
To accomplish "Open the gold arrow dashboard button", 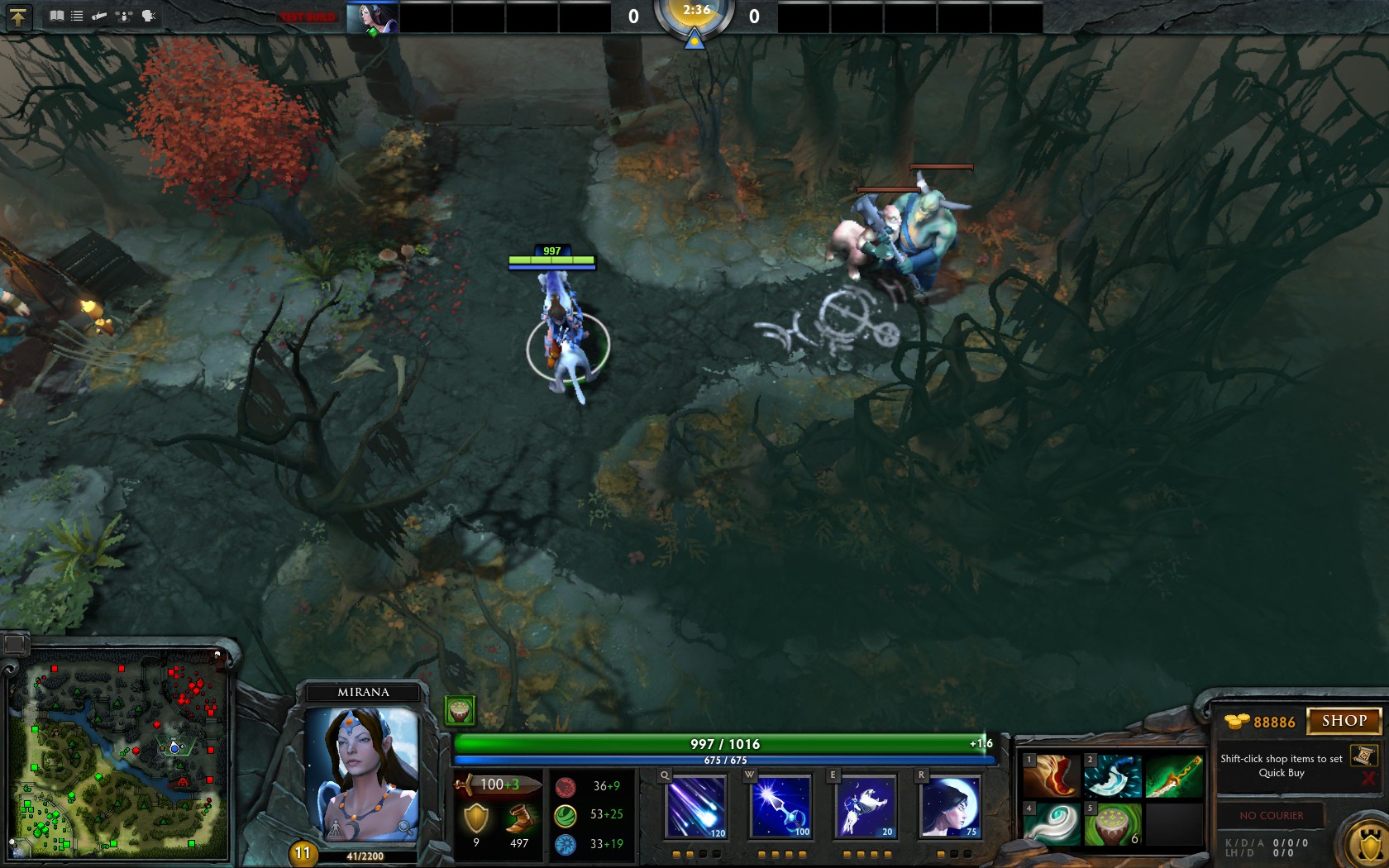I will tap(18, 17).
